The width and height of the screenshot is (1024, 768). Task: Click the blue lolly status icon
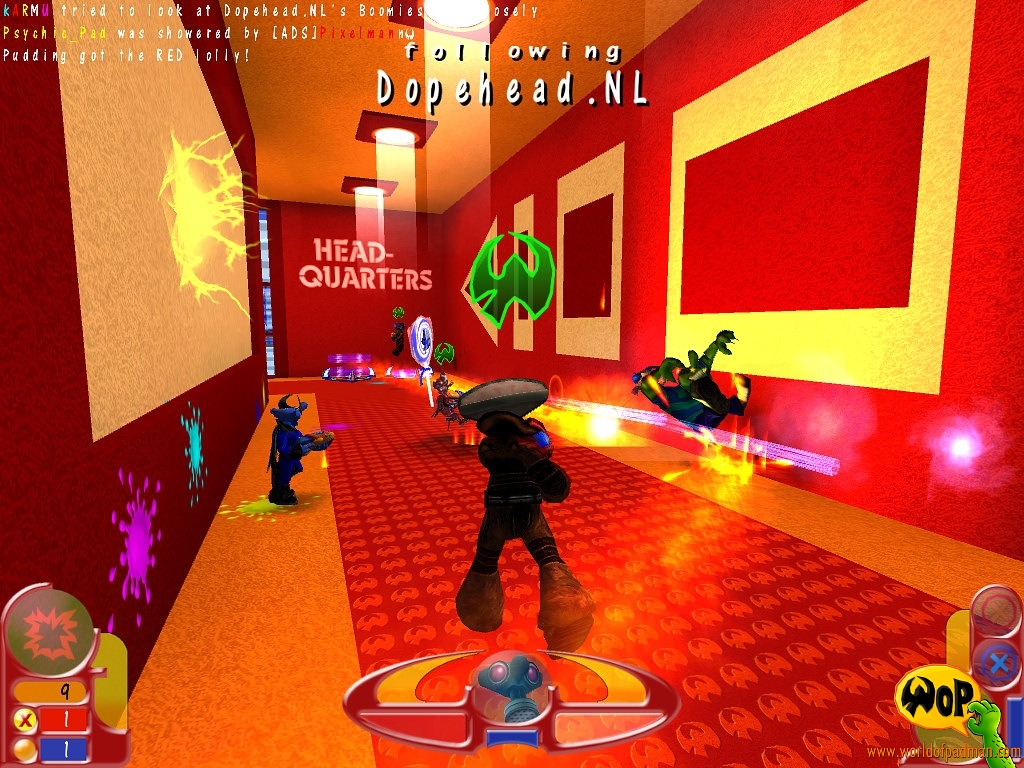[996, 661]
